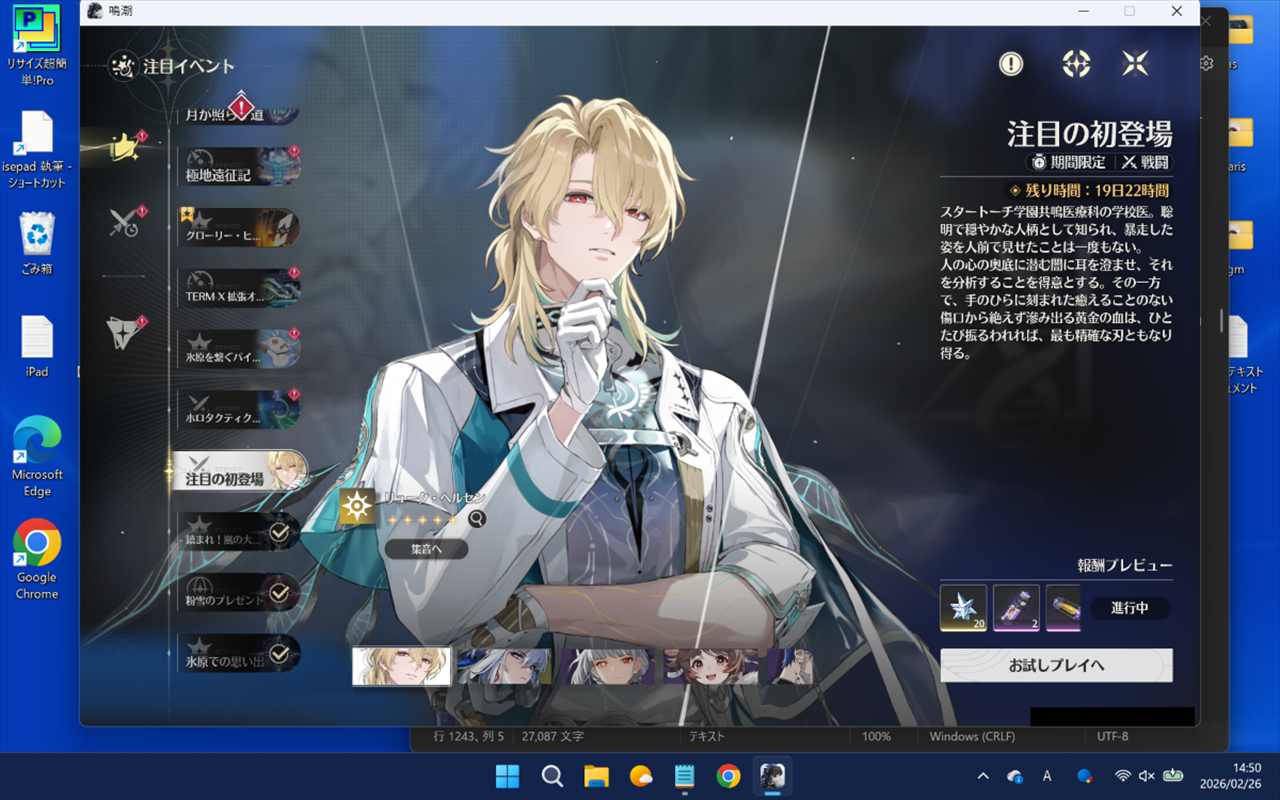Maximize the game window
1280x800 pixels.
pyautogui.click(x=1129, y=11)
